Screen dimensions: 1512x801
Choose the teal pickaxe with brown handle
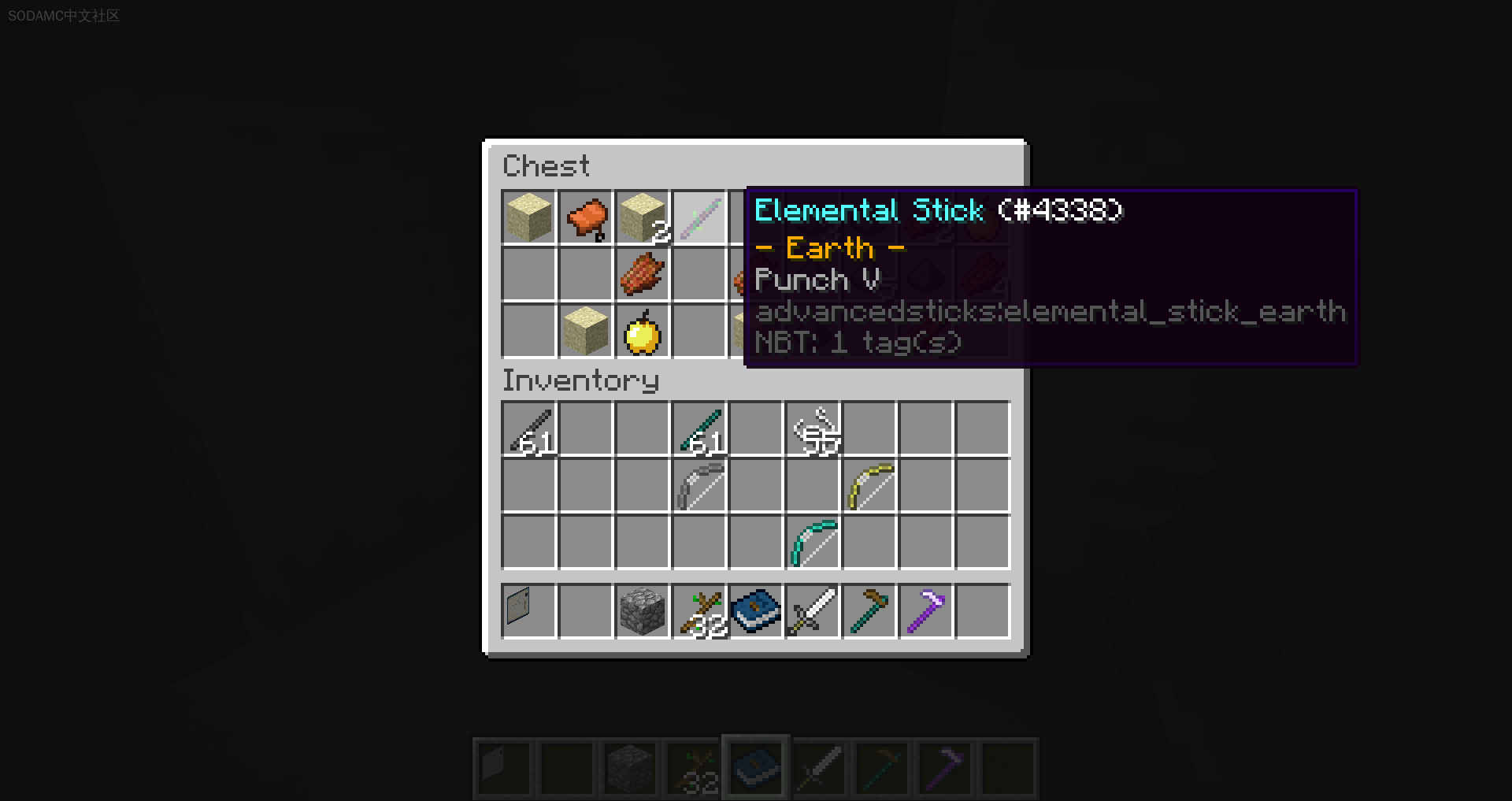coord(869,611)
